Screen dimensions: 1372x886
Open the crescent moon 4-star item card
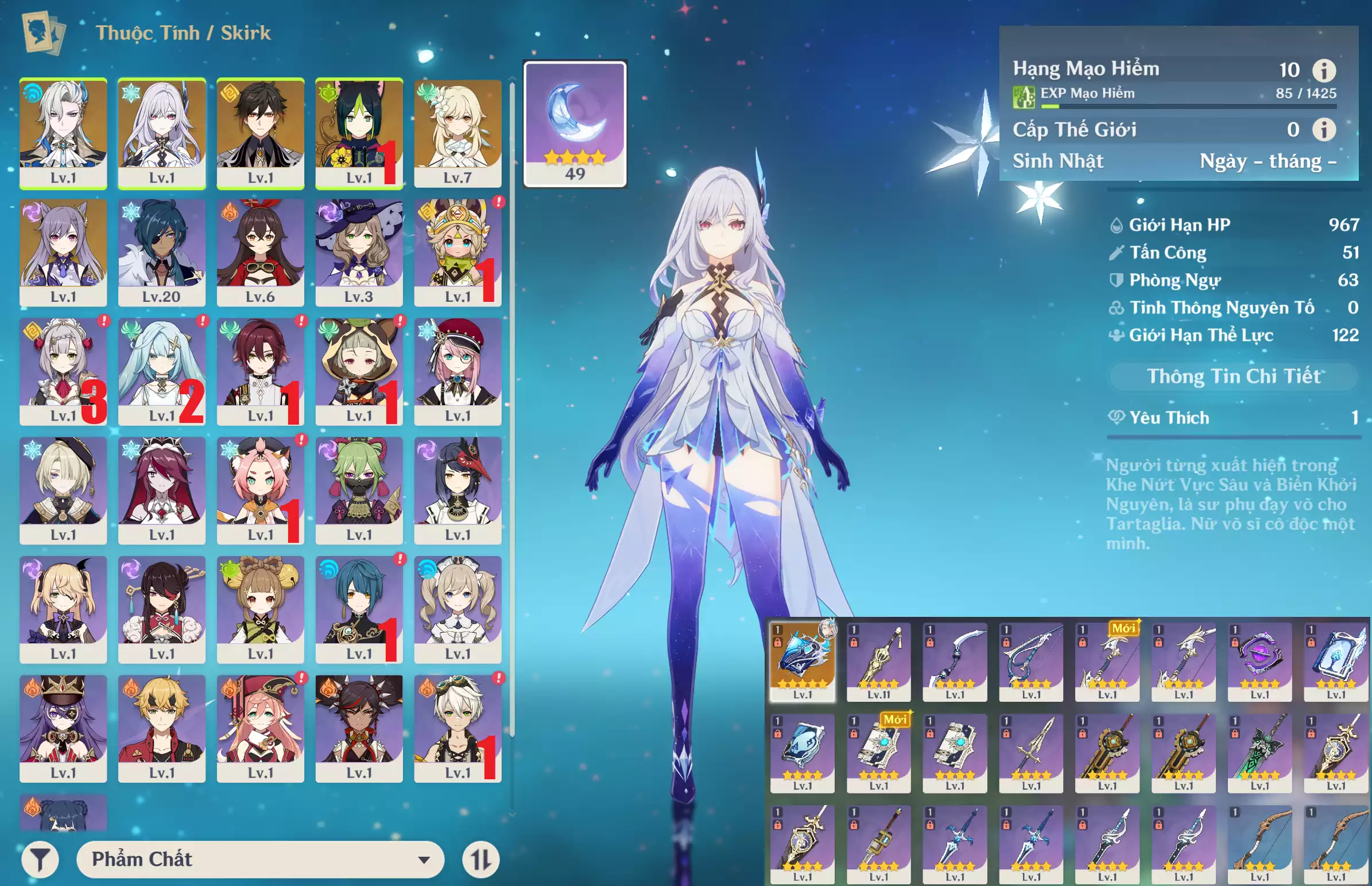[x=575, y=124]
